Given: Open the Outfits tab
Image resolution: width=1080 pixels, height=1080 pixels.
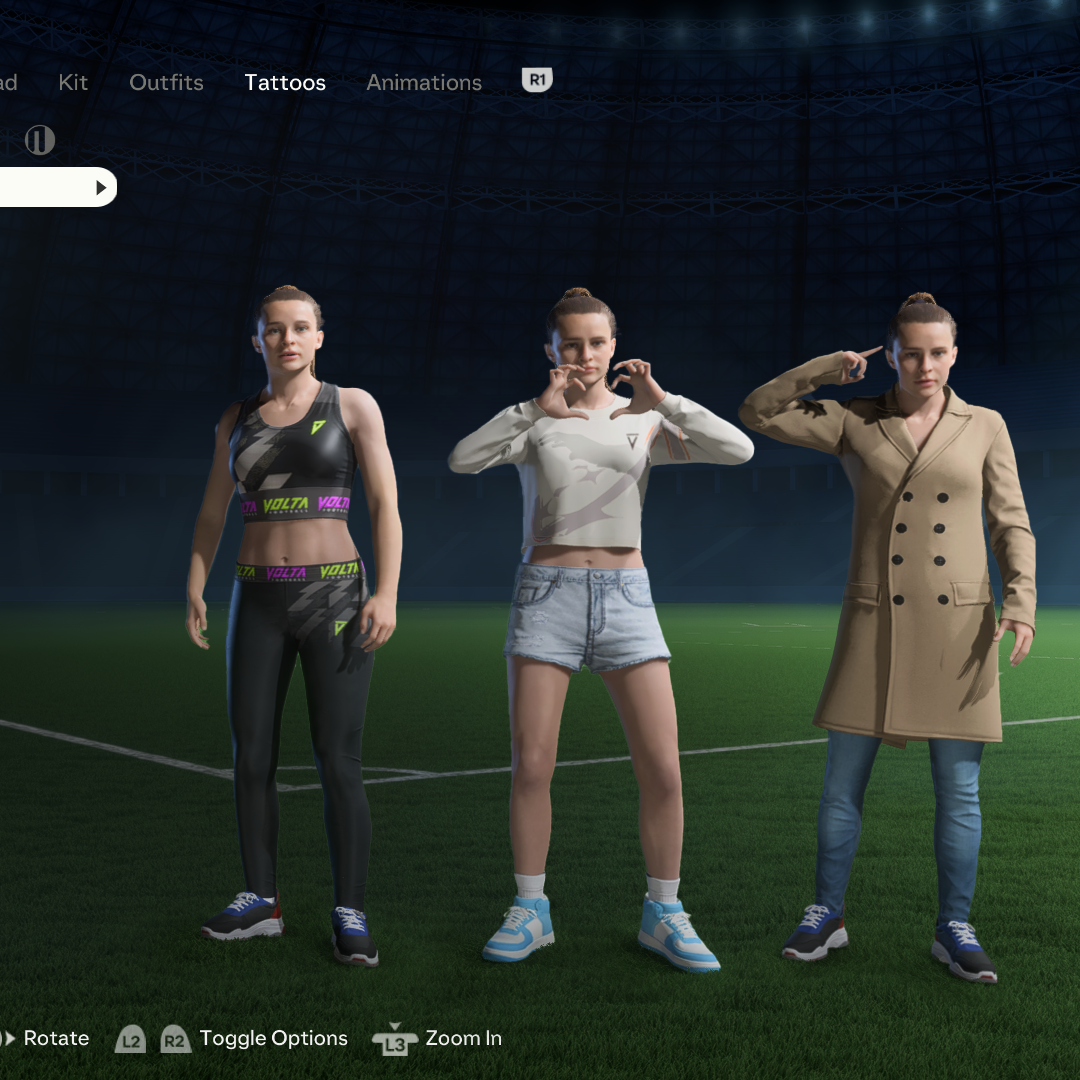Looking at the screenshot, I should pyautogui.click(x=166, y=83).
